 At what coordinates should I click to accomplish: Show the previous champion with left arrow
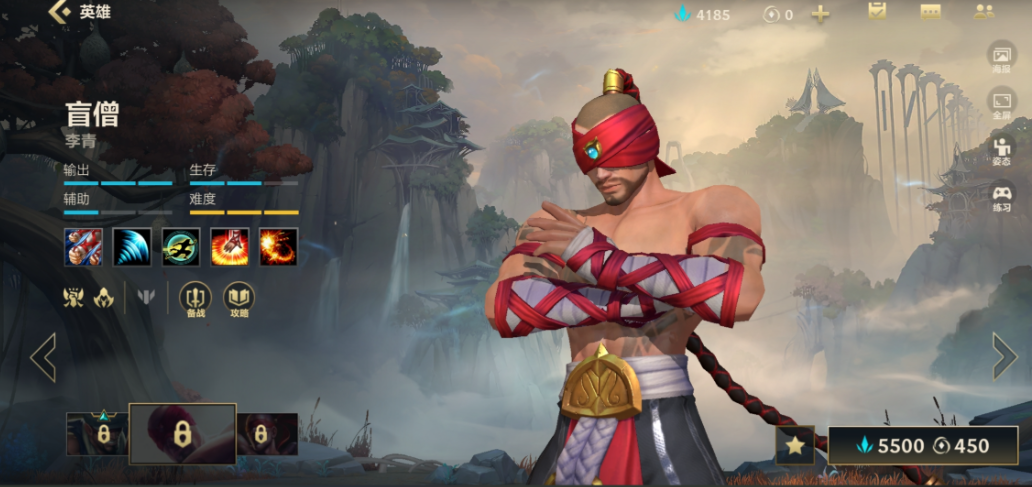(x=43, y=357)
